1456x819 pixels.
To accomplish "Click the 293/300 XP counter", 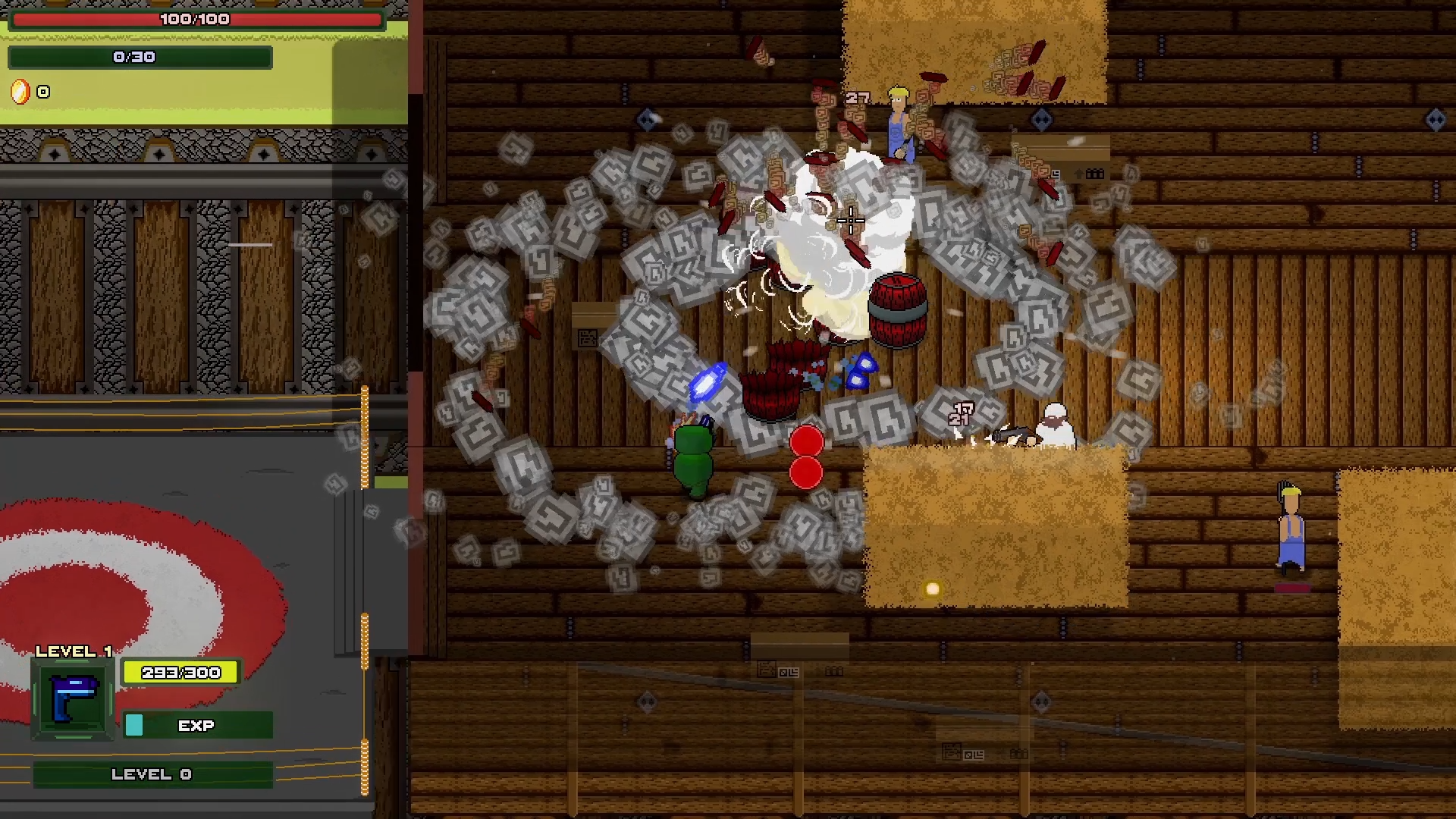I will pos(180,672).
